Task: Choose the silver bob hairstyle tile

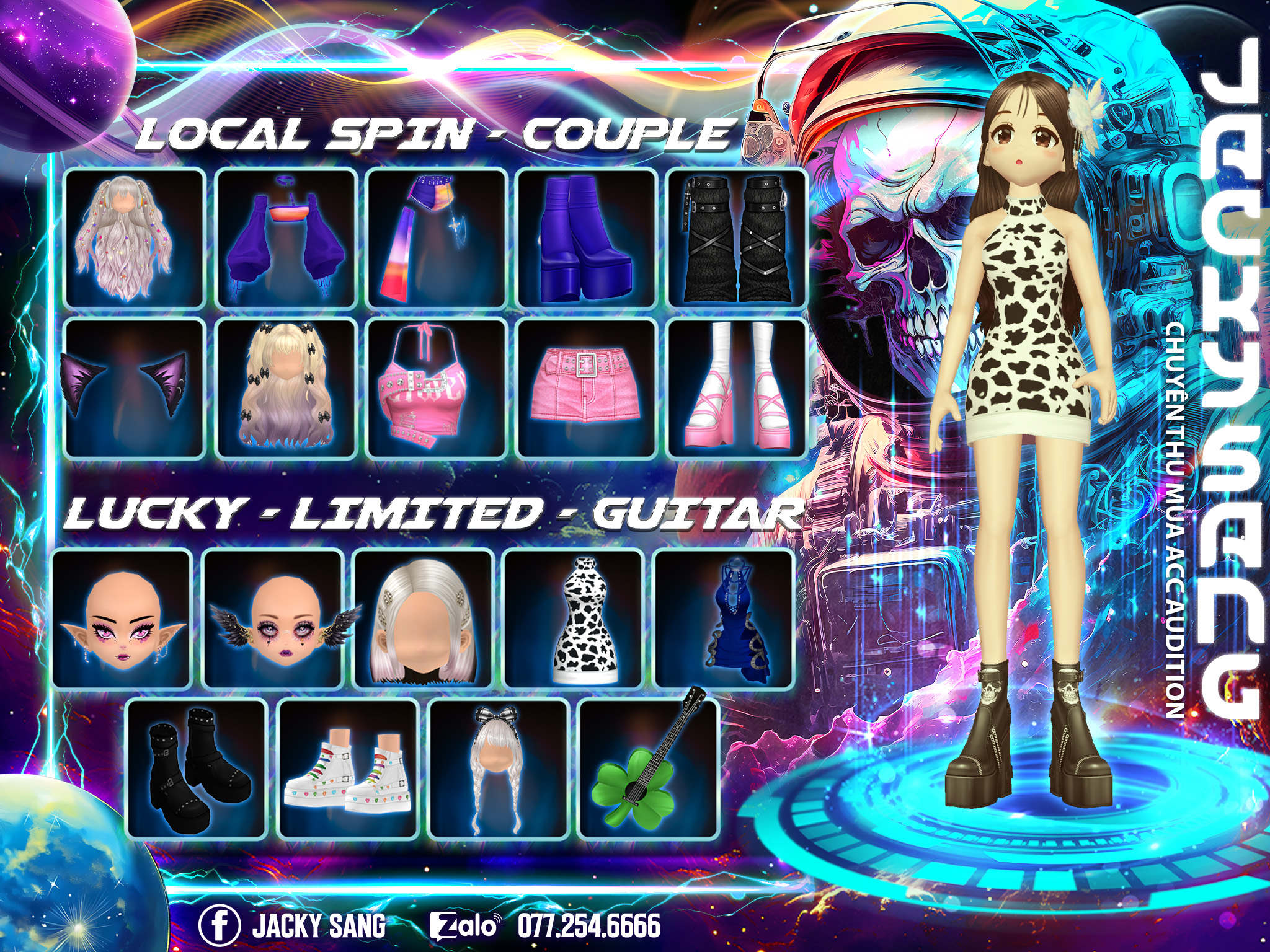Action: [423, 619]
